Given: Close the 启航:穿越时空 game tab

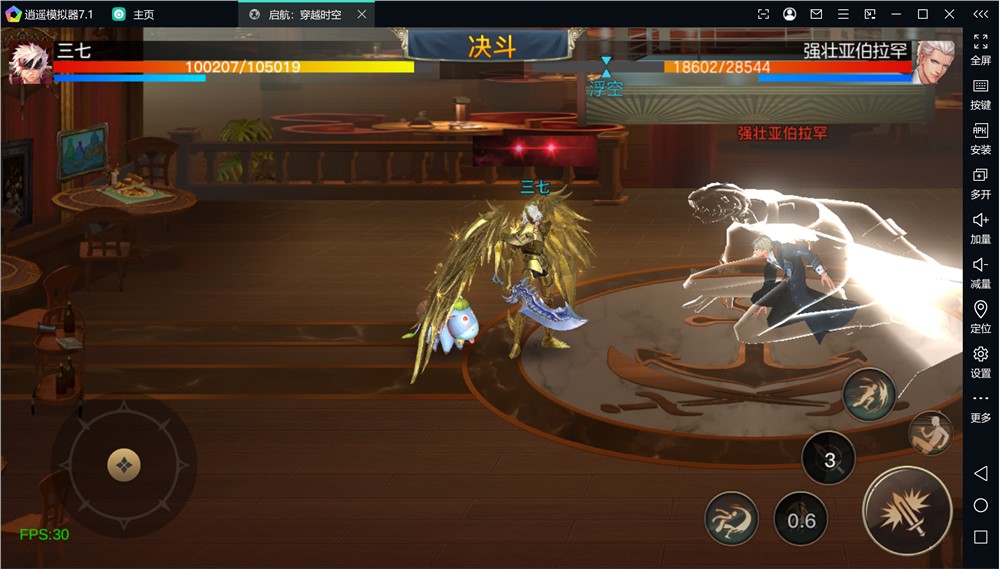Looking at the screenshot, I should [x=362, y=14].
